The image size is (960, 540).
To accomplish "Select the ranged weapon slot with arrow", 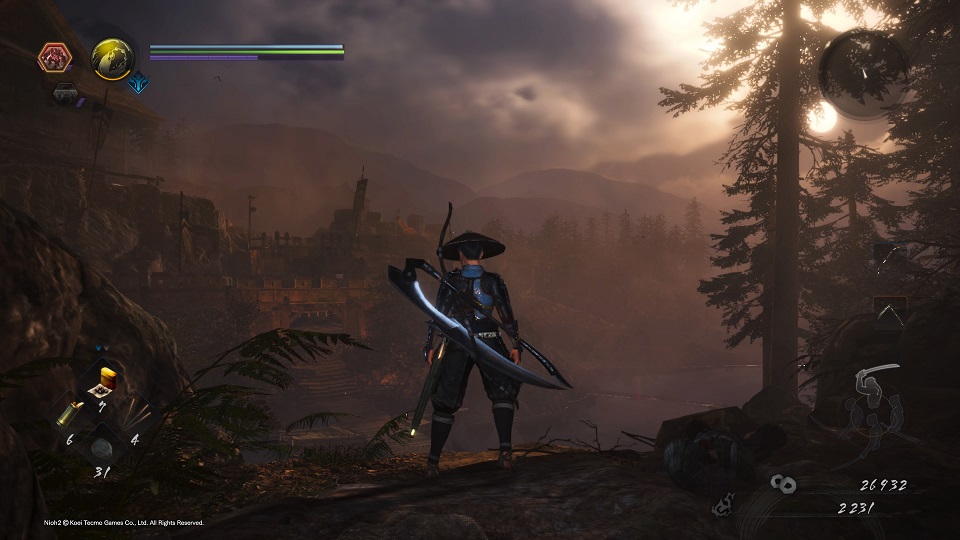I will coord(889,312).
